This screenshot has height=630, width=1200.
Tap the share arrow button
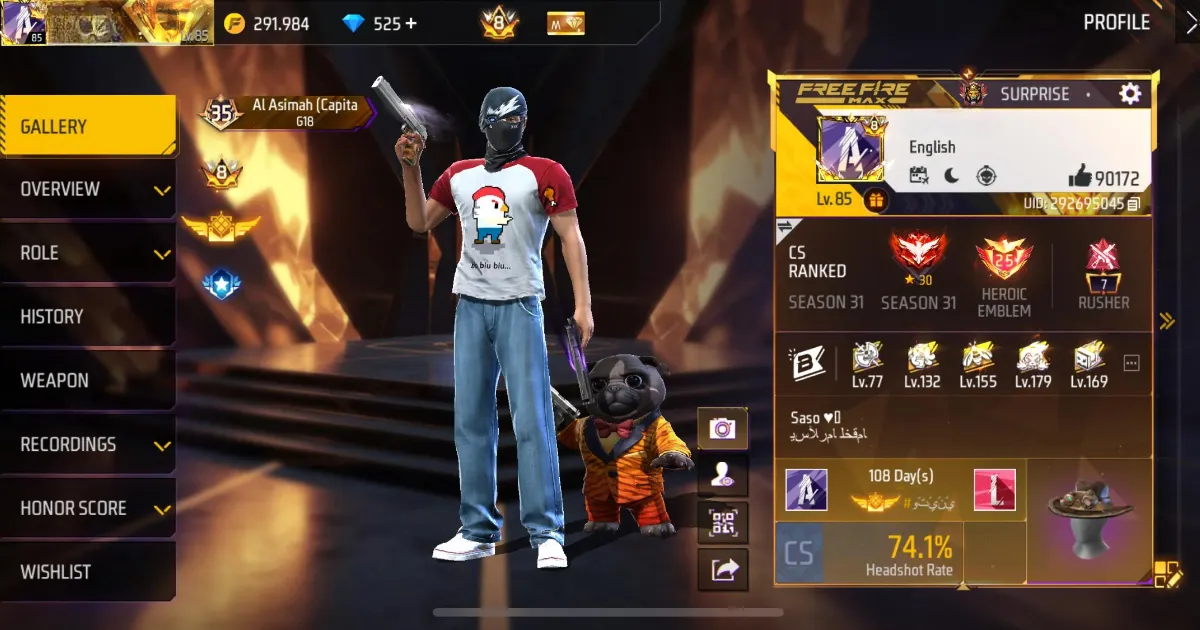click(x=722, y=570)
